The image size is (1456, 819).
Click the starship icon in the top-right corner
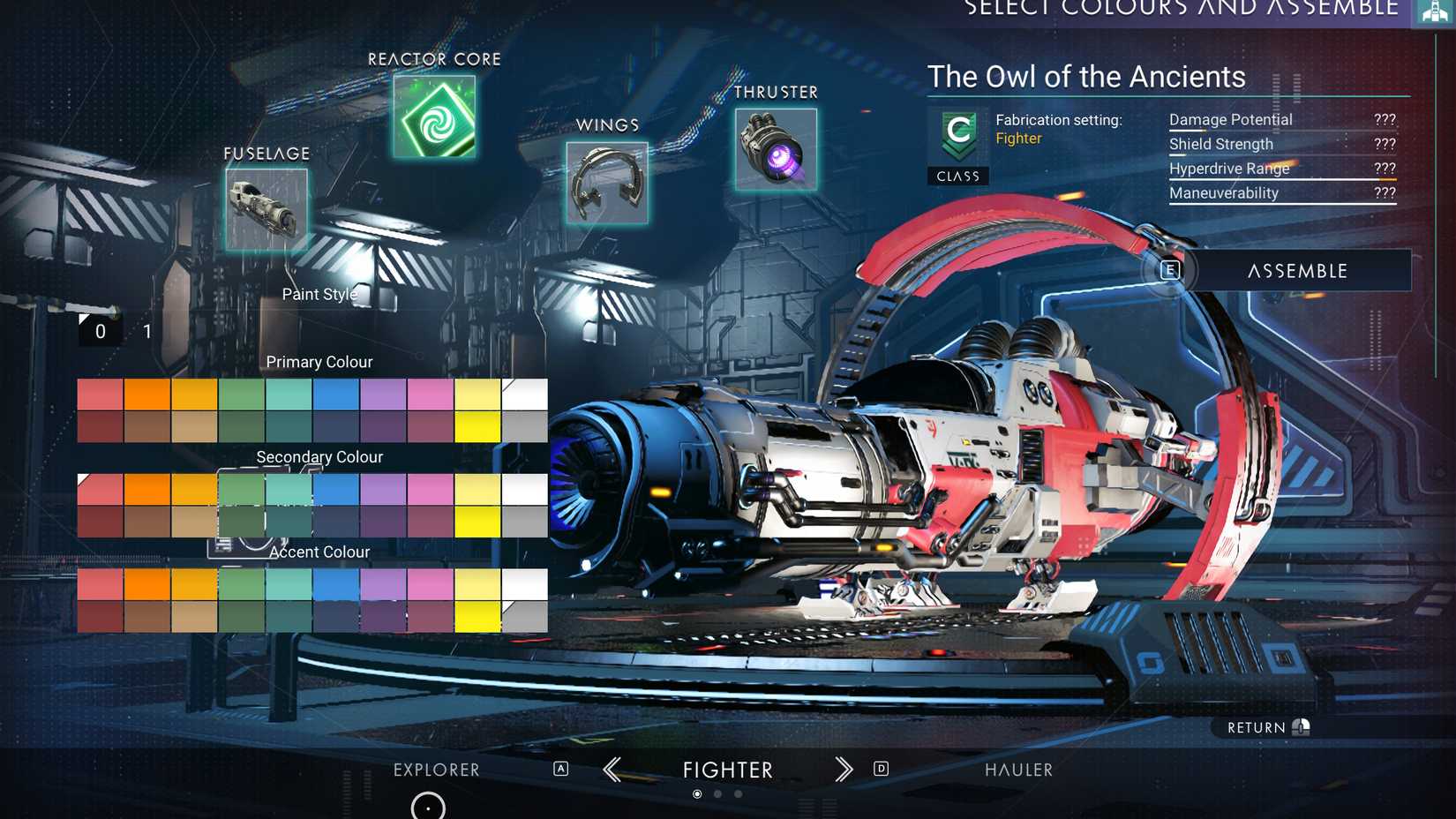click(1433, 13)
